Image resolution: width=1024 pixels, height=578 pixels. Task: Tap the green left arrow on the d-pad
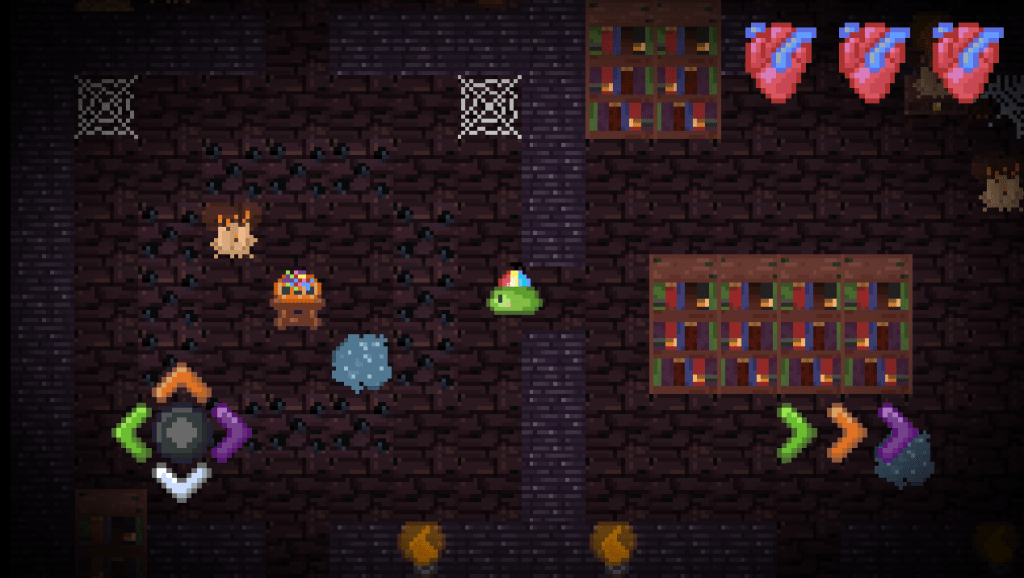[x=132, y=433]
